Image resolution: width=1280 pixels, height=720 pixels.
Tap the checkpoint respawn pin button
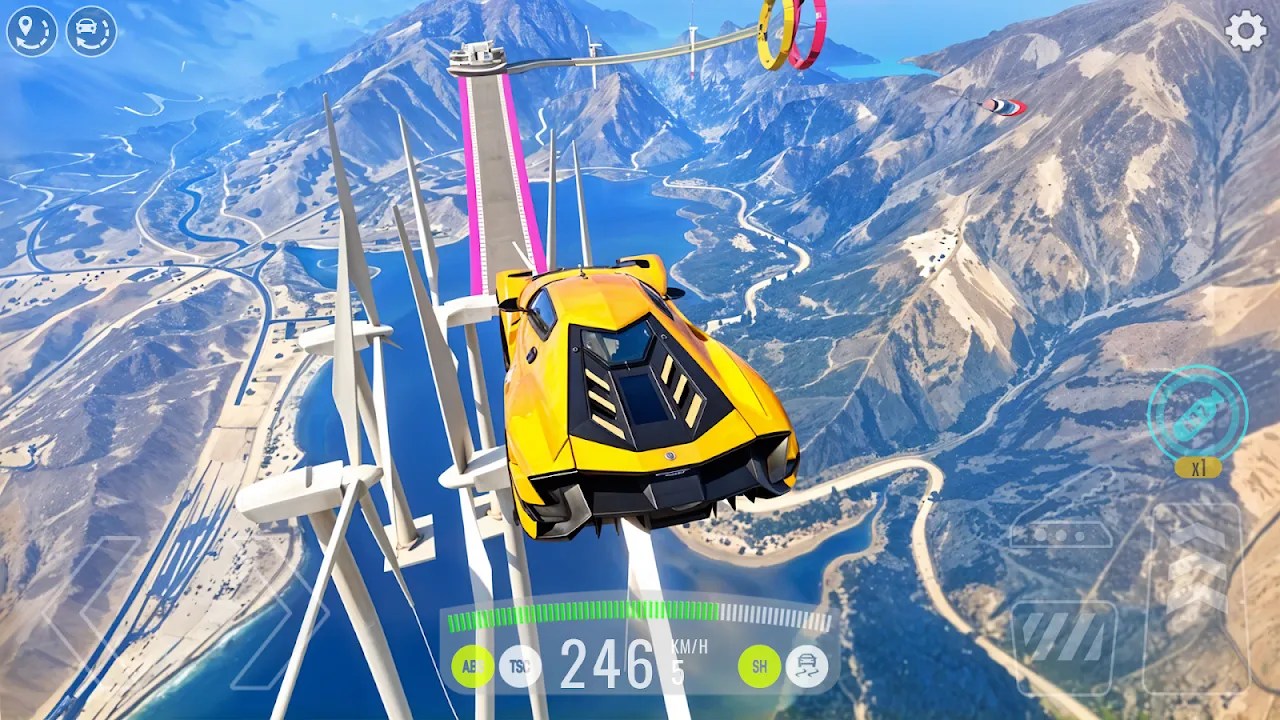pos(32,31)
